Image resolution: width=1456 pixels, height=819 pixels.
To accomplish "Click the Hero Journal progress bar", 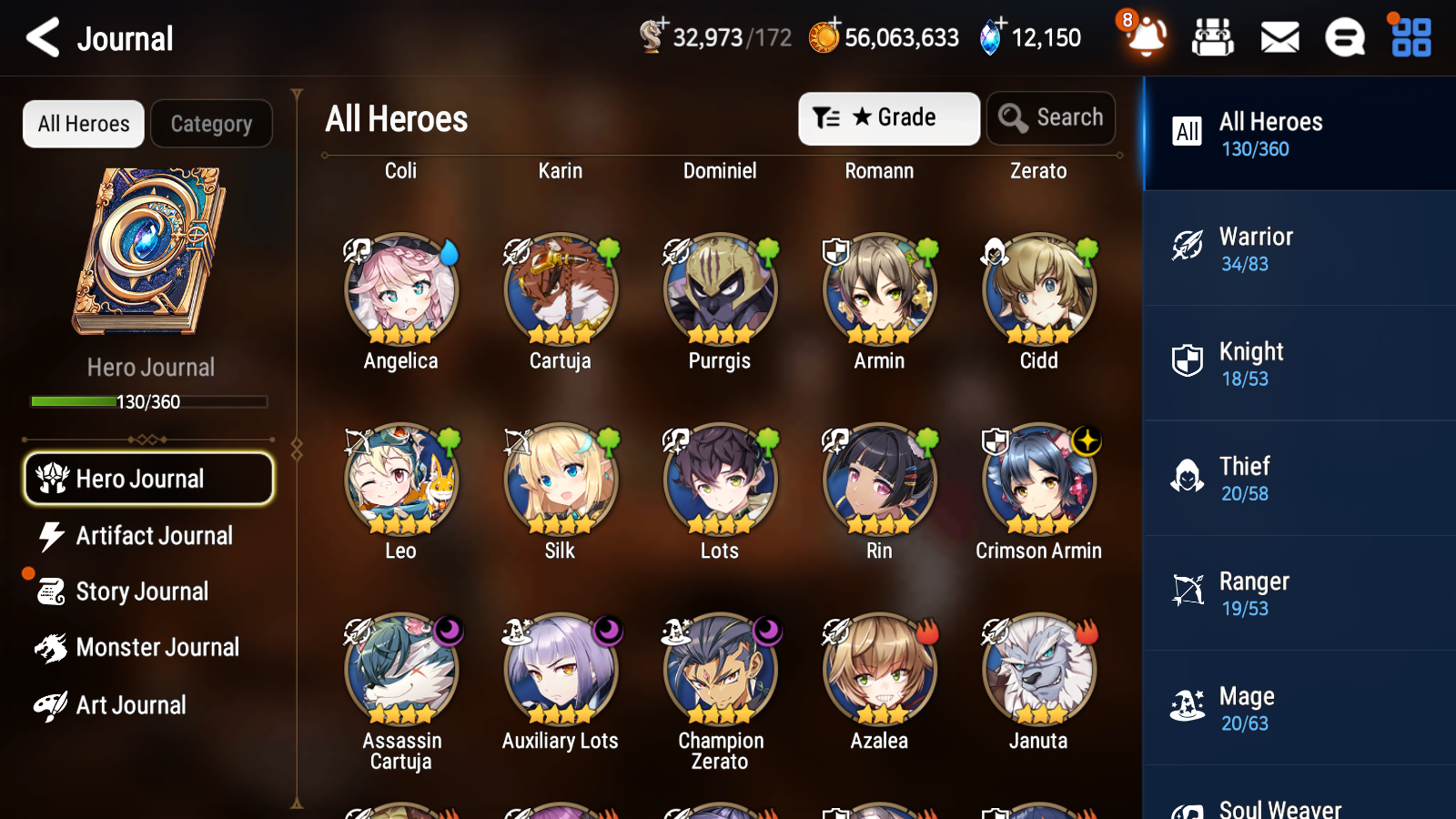I will tap(149, 401).
